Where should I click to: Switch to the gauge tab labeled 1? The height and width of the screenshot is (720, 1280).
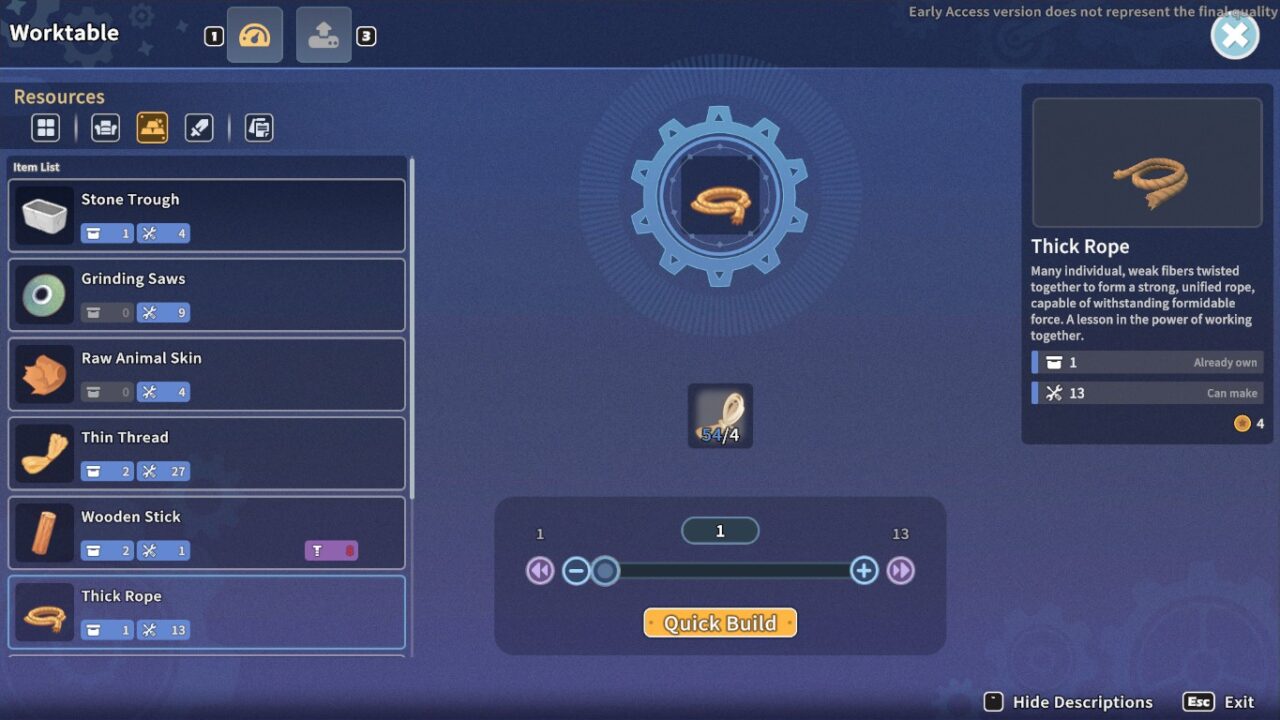pos(254,34)
